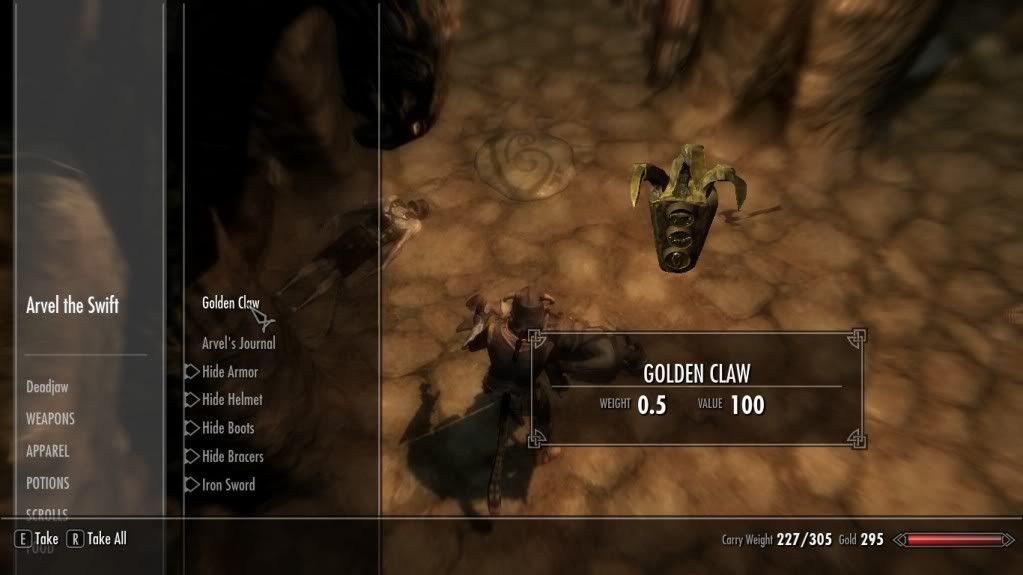Choose Arvel's Journal from the container
1023x575 pixels.
pos(239,343)
